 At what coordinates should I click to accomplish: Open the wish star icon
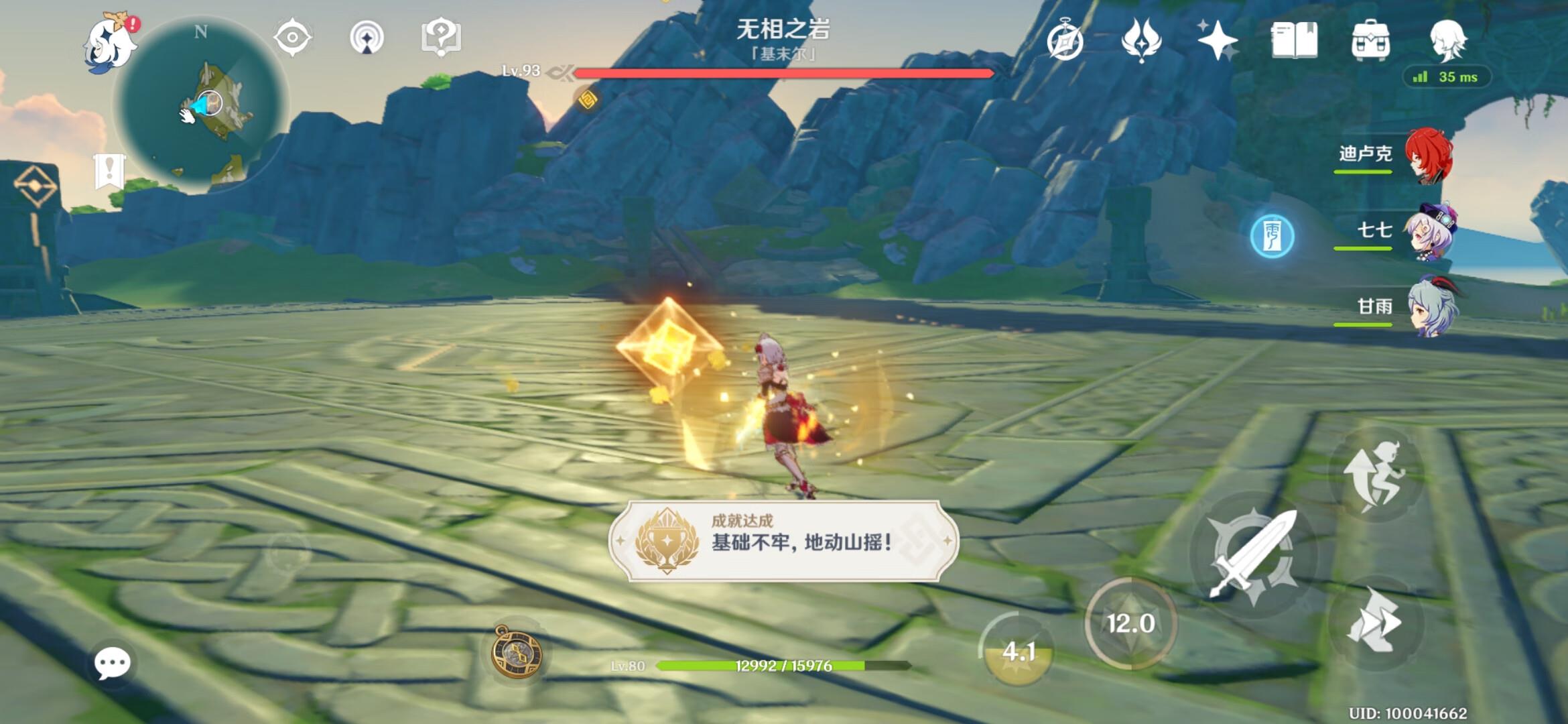pyautogui.click(x=1217, y=40)
